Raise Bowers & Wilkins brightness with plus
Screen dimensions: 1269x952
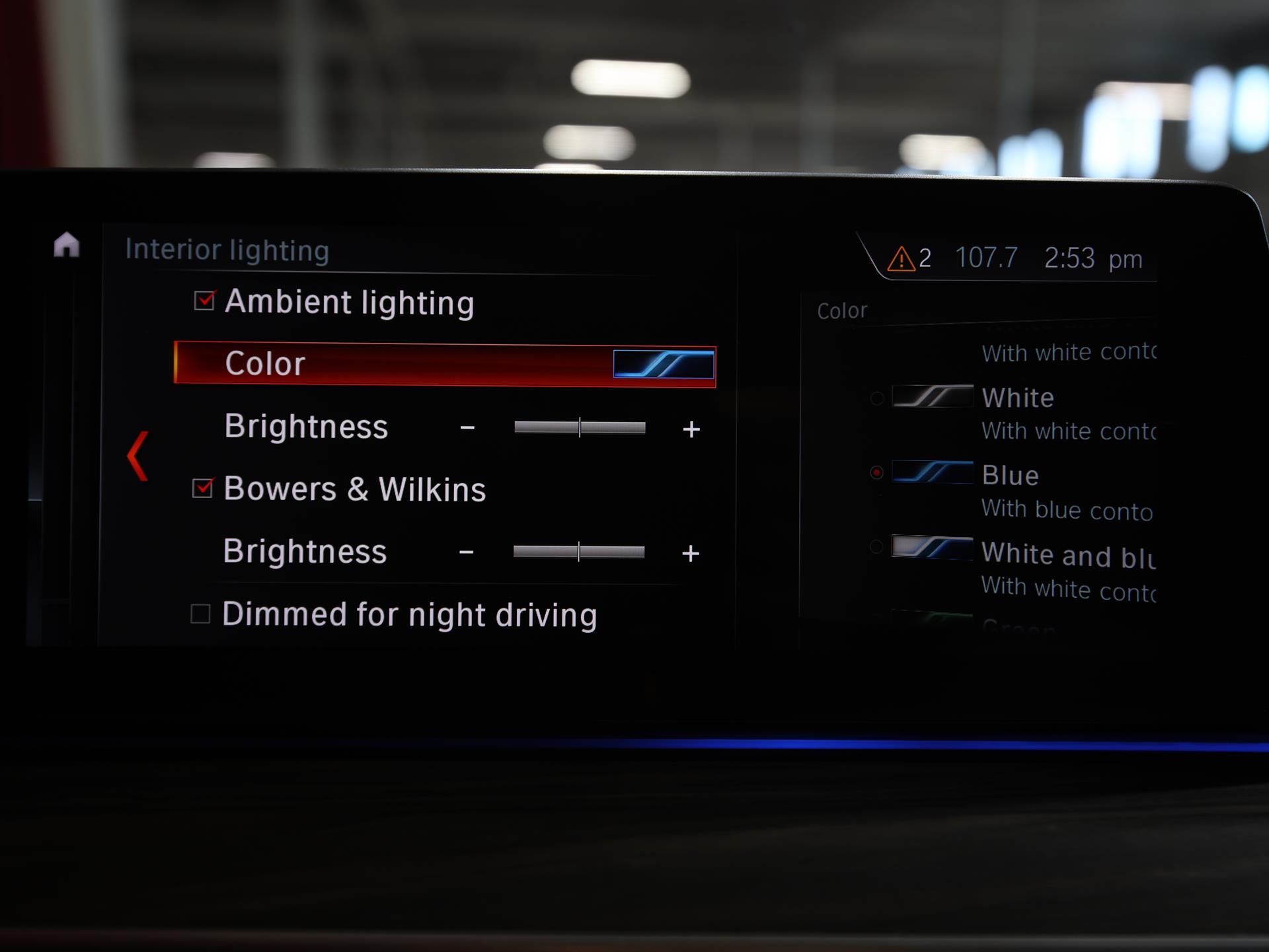point(690,553)
